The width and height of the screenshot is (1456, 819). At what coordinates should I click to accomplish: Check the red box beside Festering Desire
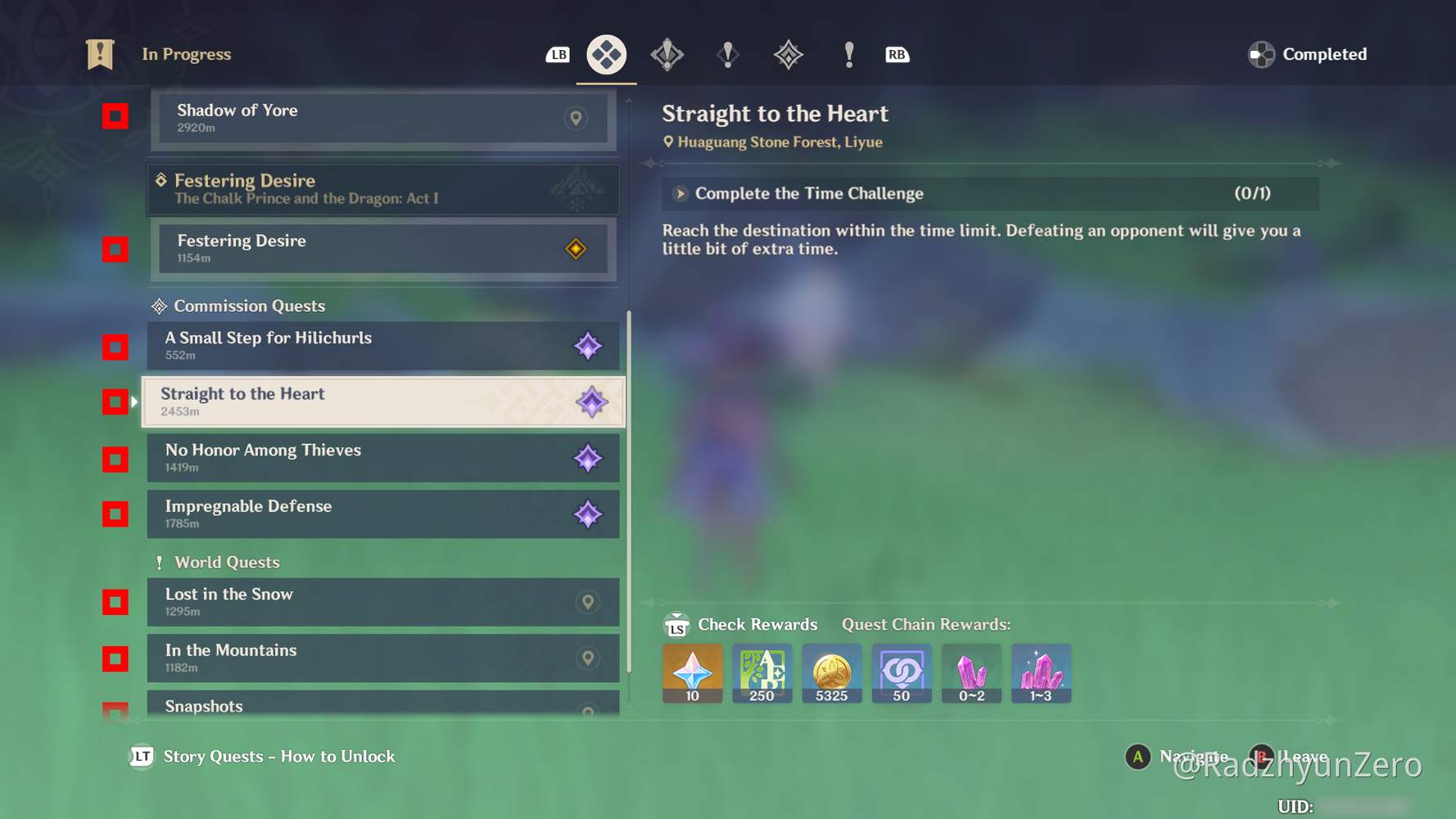click(115, 249)
